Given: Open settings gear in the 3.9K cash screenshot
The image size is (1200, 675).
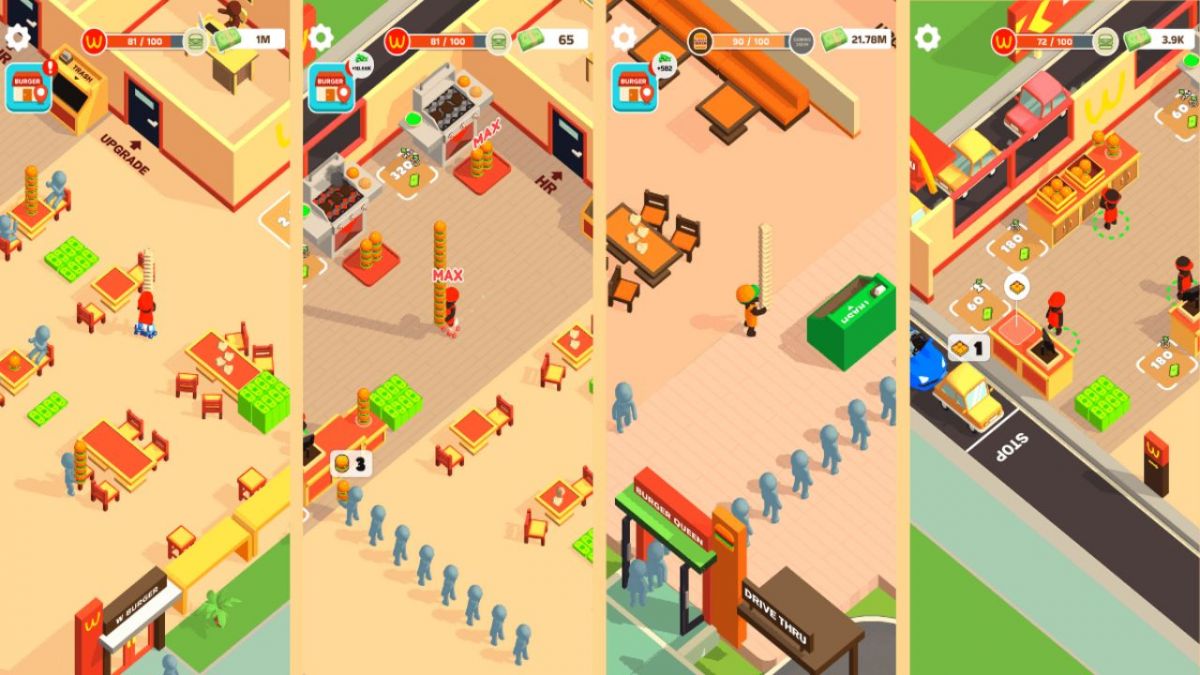Looking at the screenshot, I should 928,38.
